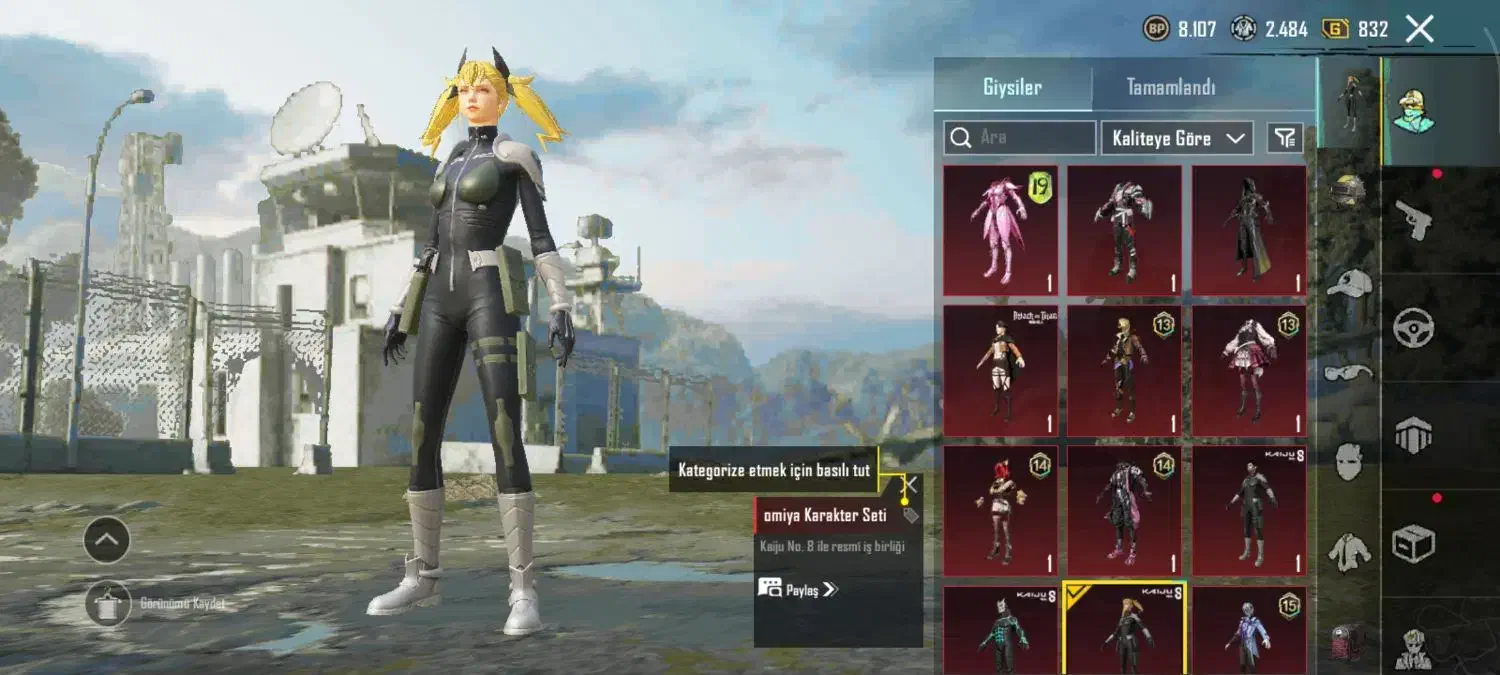Choose the Attack on Titan outfit
The height and width of the screenshot is (675, 1500).
click(x=1000, y=370)
